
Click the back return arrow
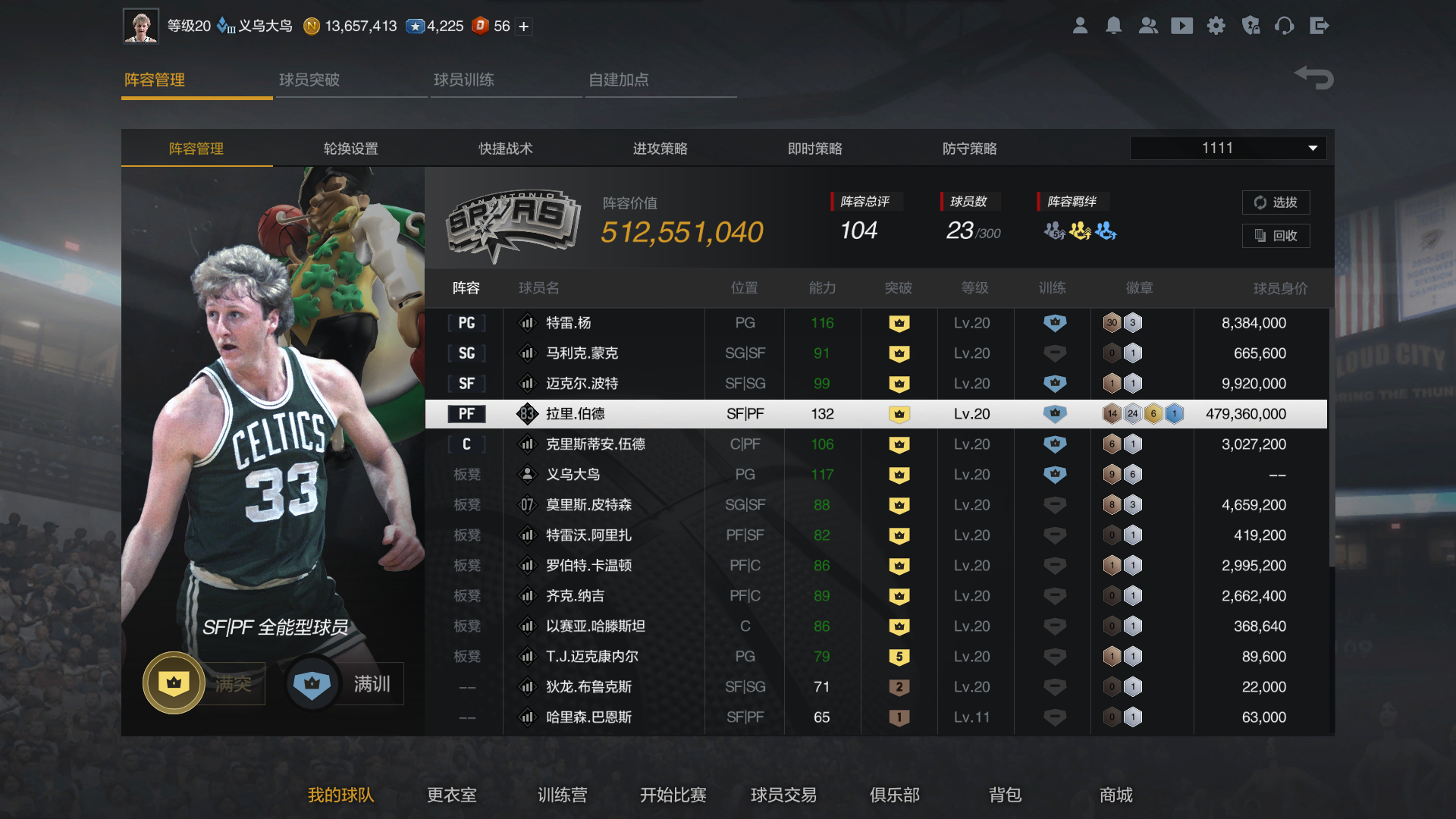pos(1313,77)
